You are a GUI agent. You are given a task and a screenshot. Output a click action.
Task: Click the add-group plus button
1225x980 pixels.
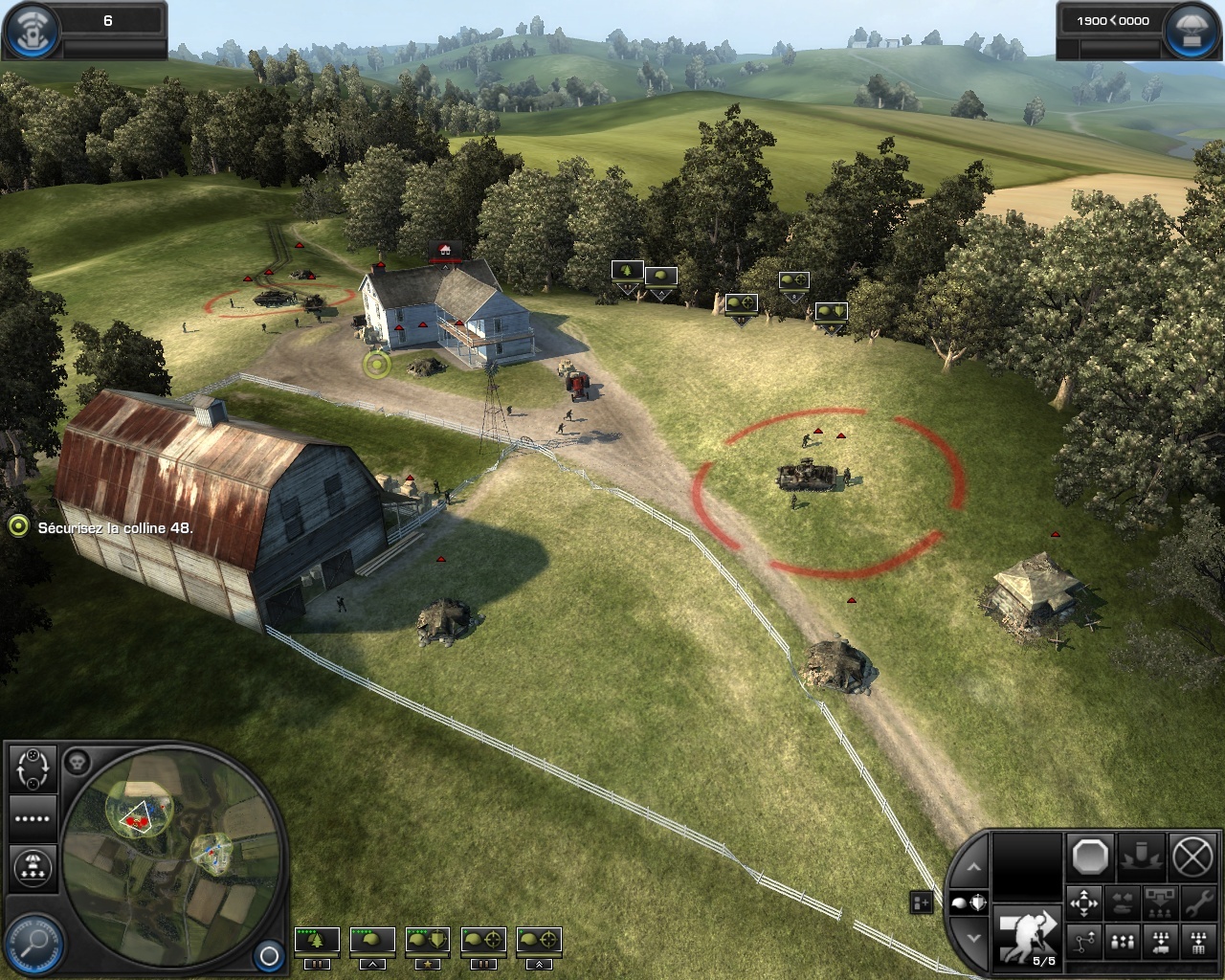(x=921, y=902)
